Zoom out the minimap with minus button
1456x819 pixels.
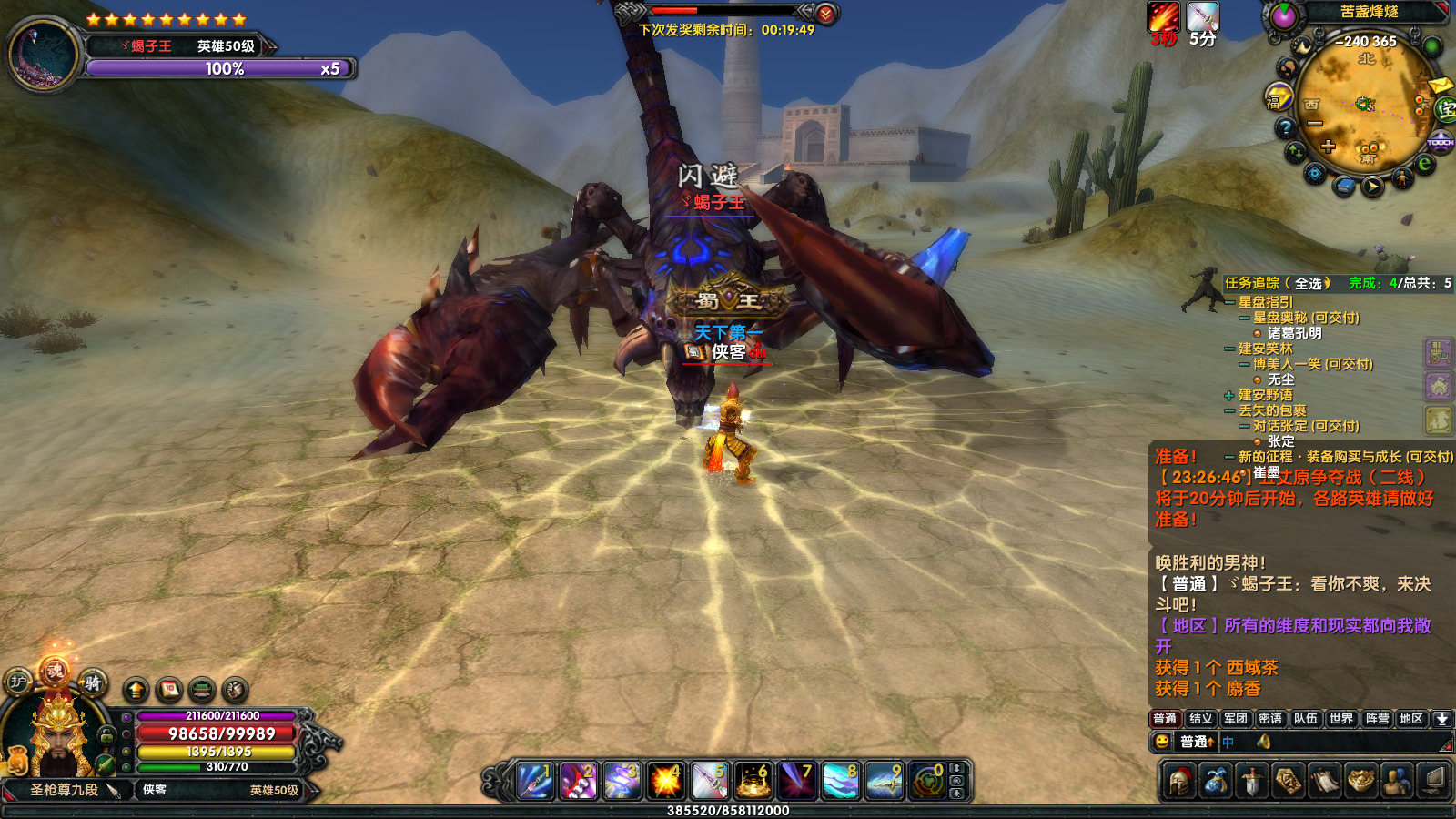(x=1315, y=124)
